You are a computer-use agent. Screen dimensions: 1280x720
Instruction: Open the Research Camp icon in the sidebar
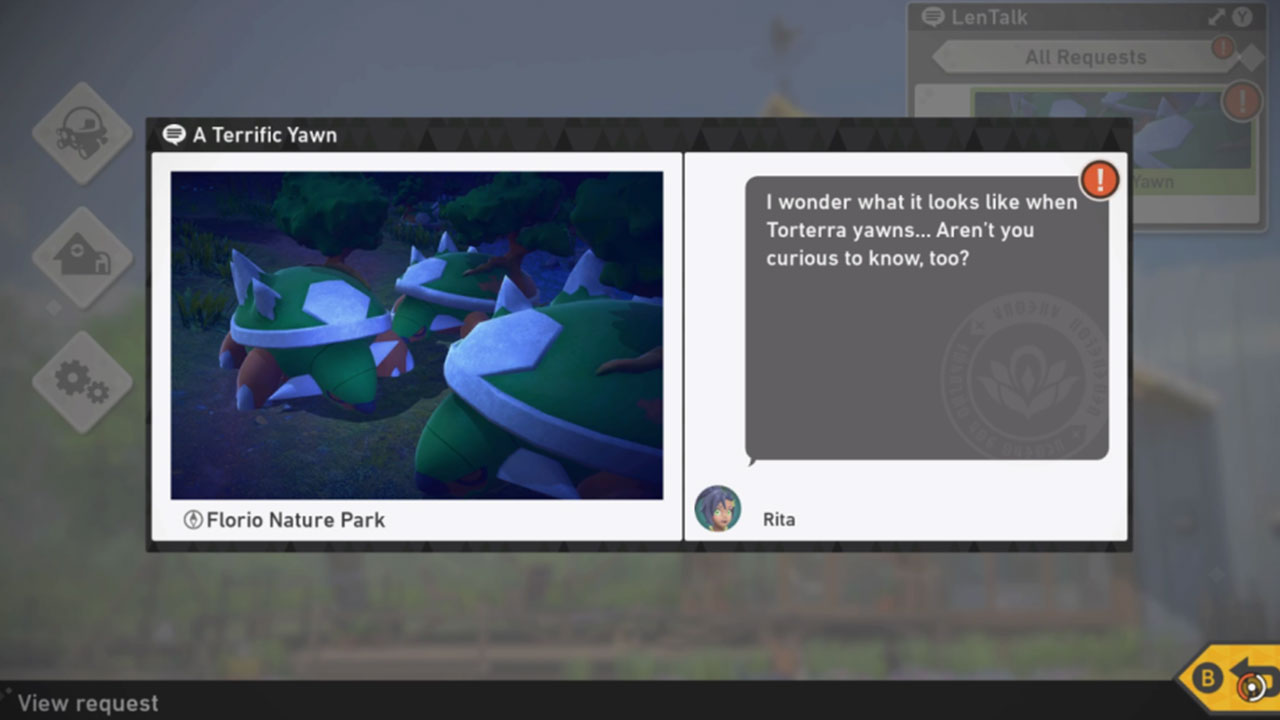pos(81,258)
